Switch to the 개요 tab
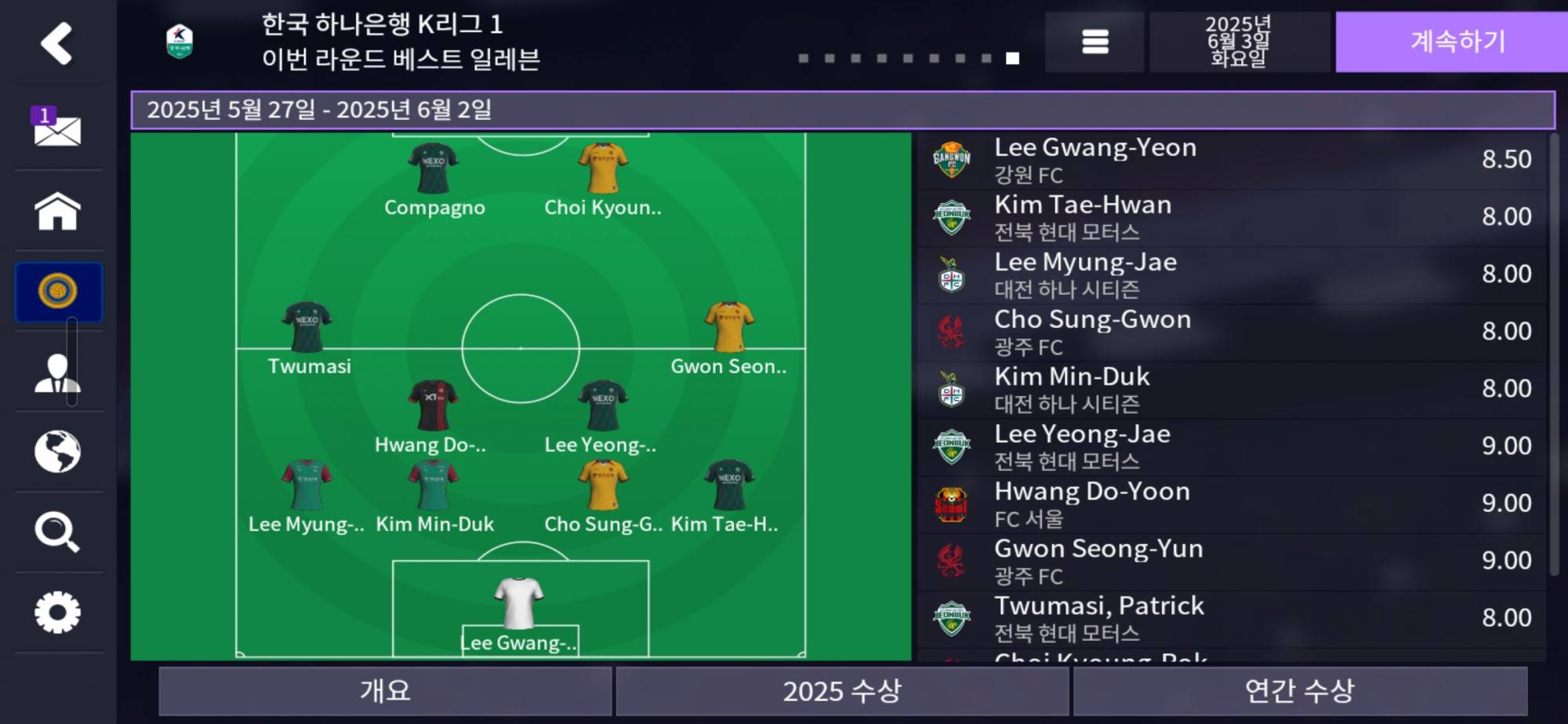 [x=385, y=690]
